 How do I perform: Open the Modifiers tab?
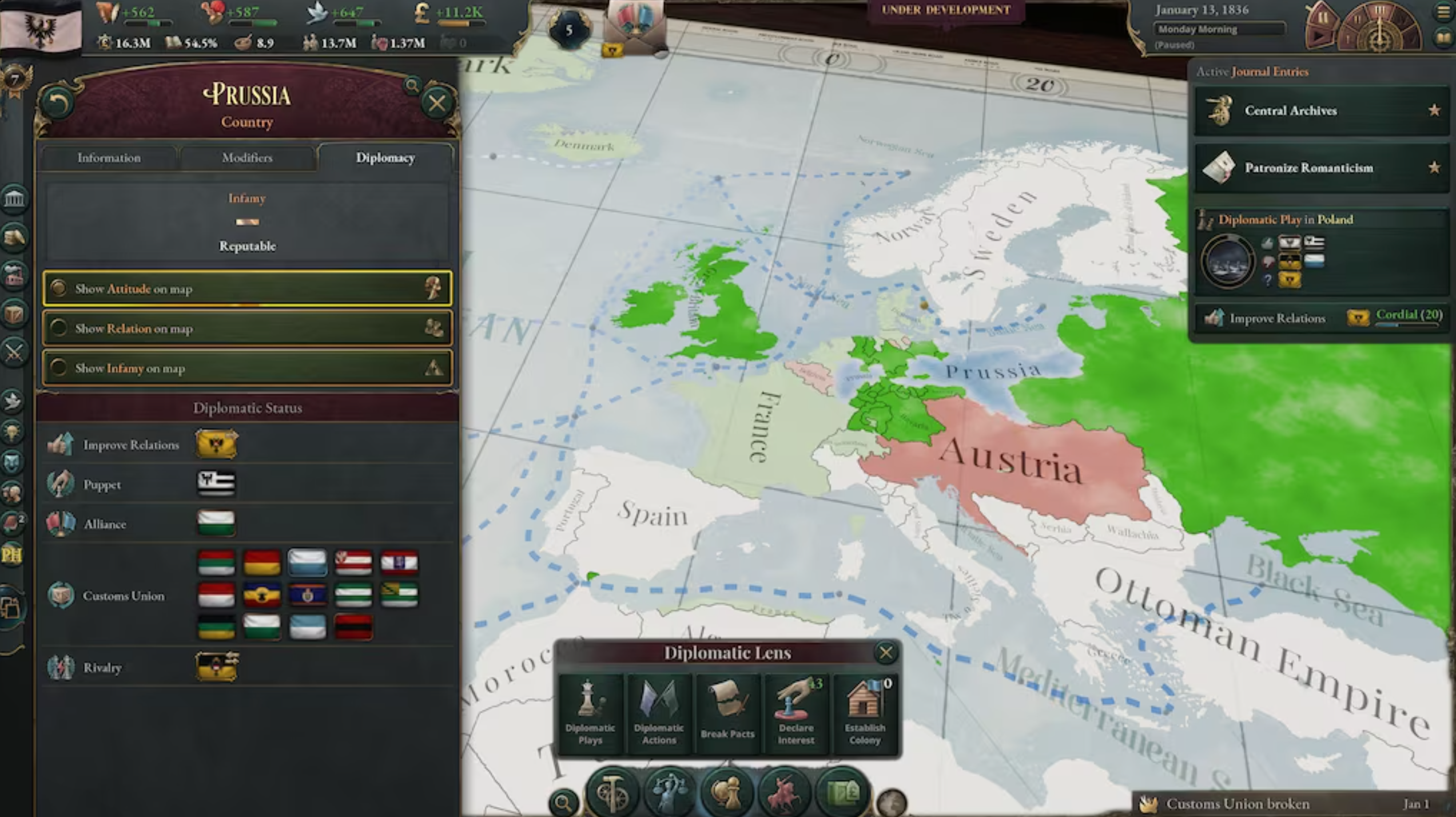pyautogui.click(x=248, y=158)
